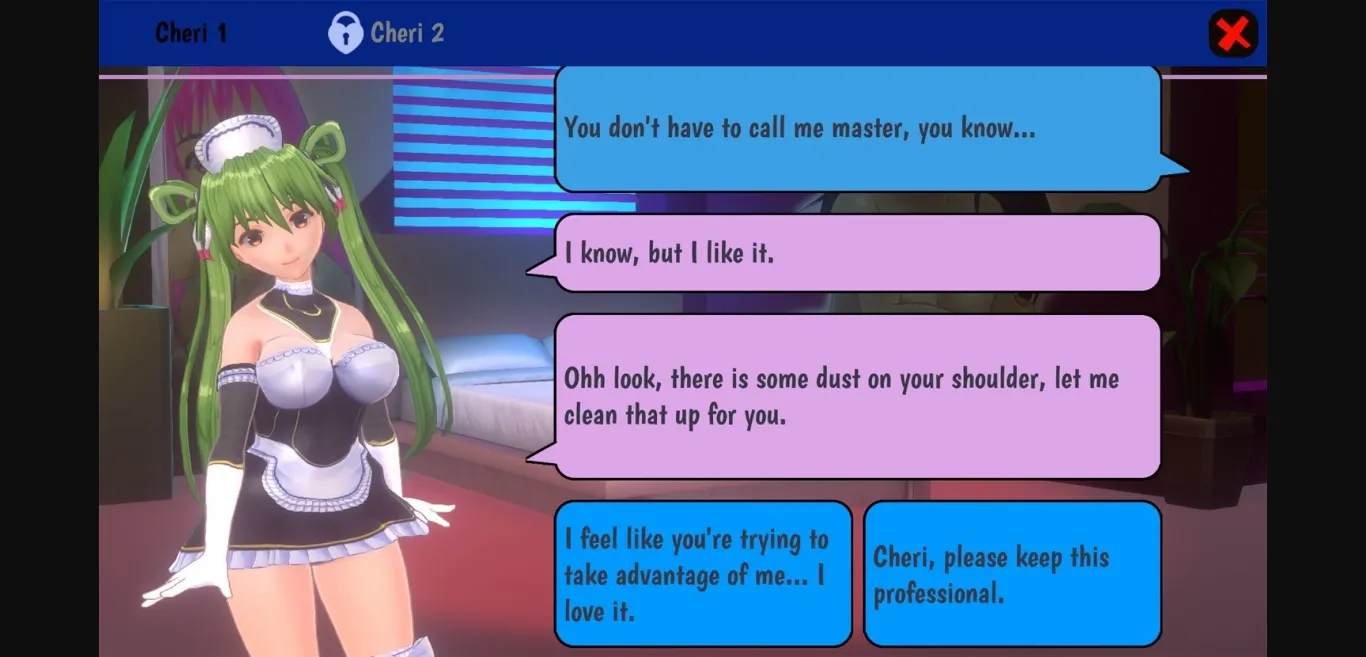Viewport: 1366px width, 657px height.
Task: Close the conversation with the red X
Action: pyautogui.click(x=1233, y=34)
